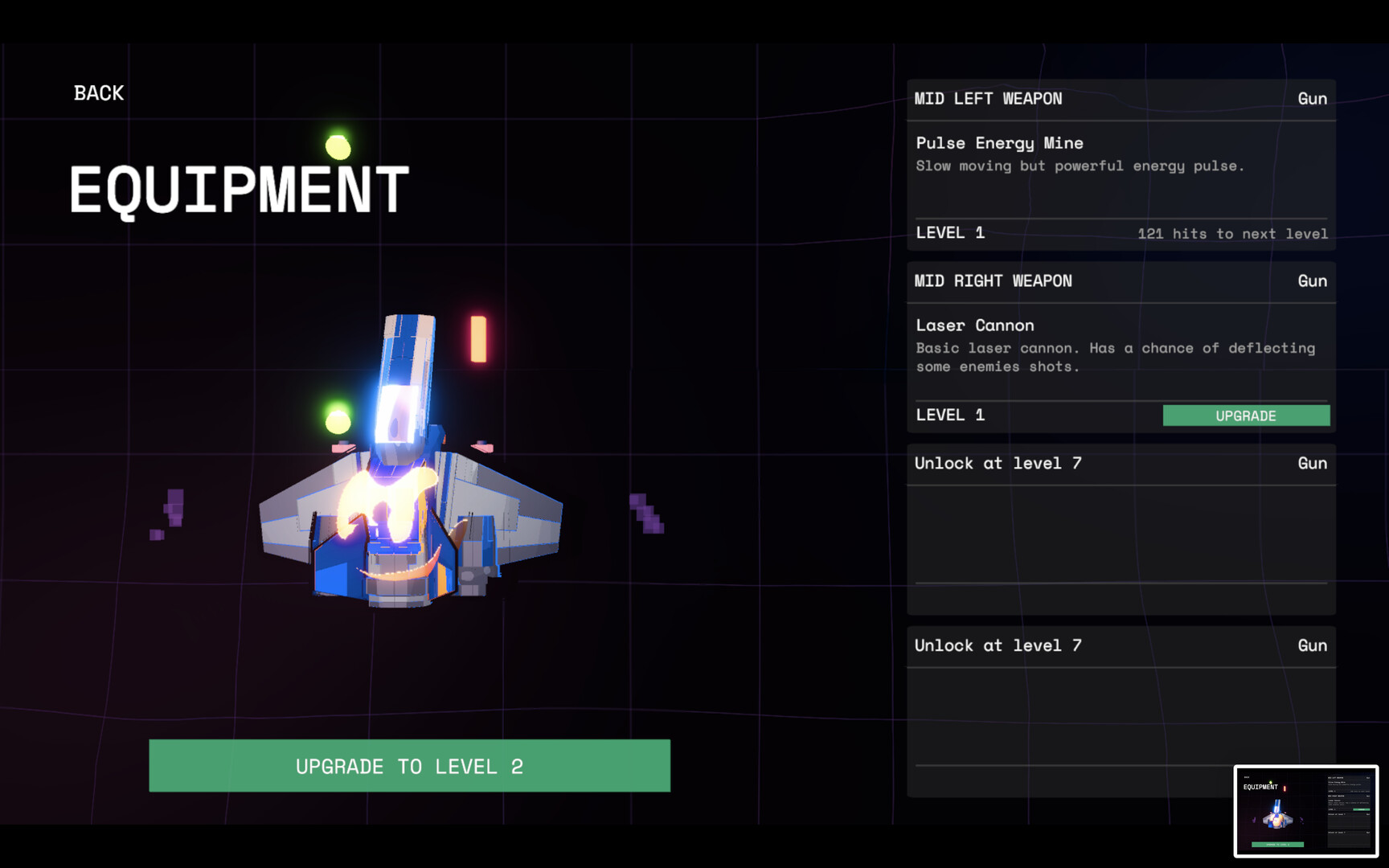1389x868 pixels.
Task: Click UPGRADE on the Laser Cannon
Action: (1245, 416)
